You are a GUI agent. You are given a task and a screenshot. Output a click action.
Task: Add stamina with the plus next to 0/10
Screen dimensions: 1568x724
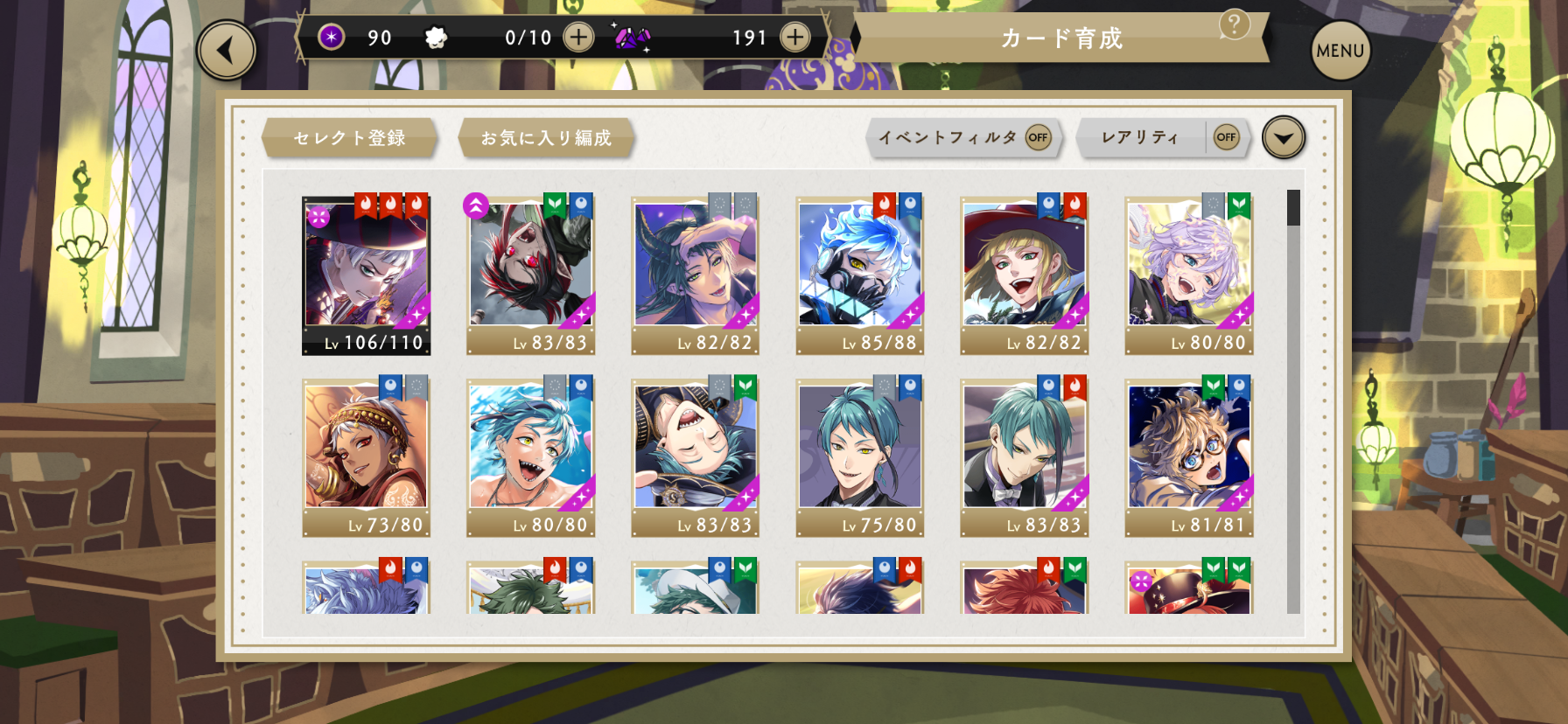click(578, 38)
